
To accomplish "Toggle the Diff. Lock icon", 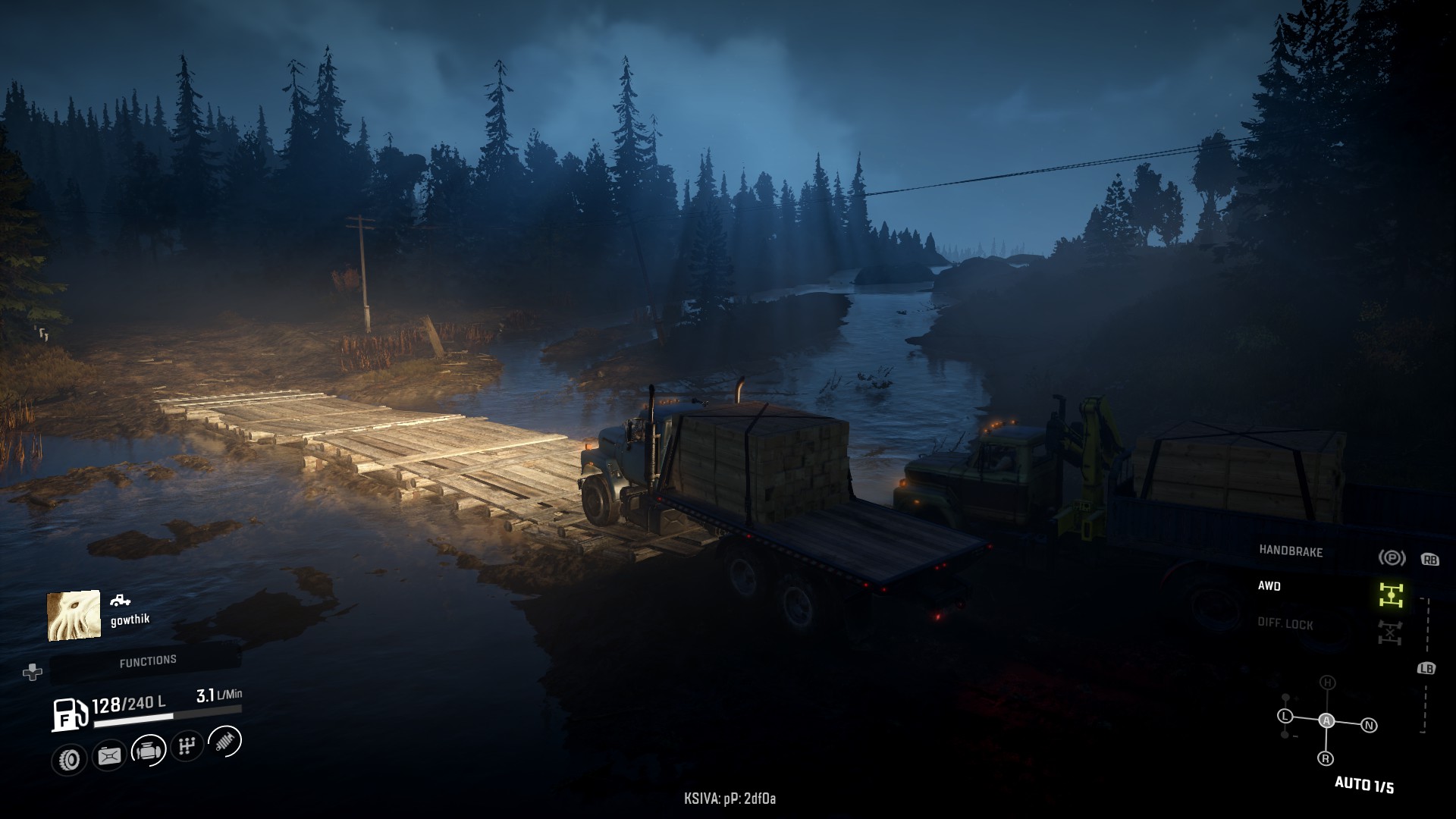I will pos(1391,632).
